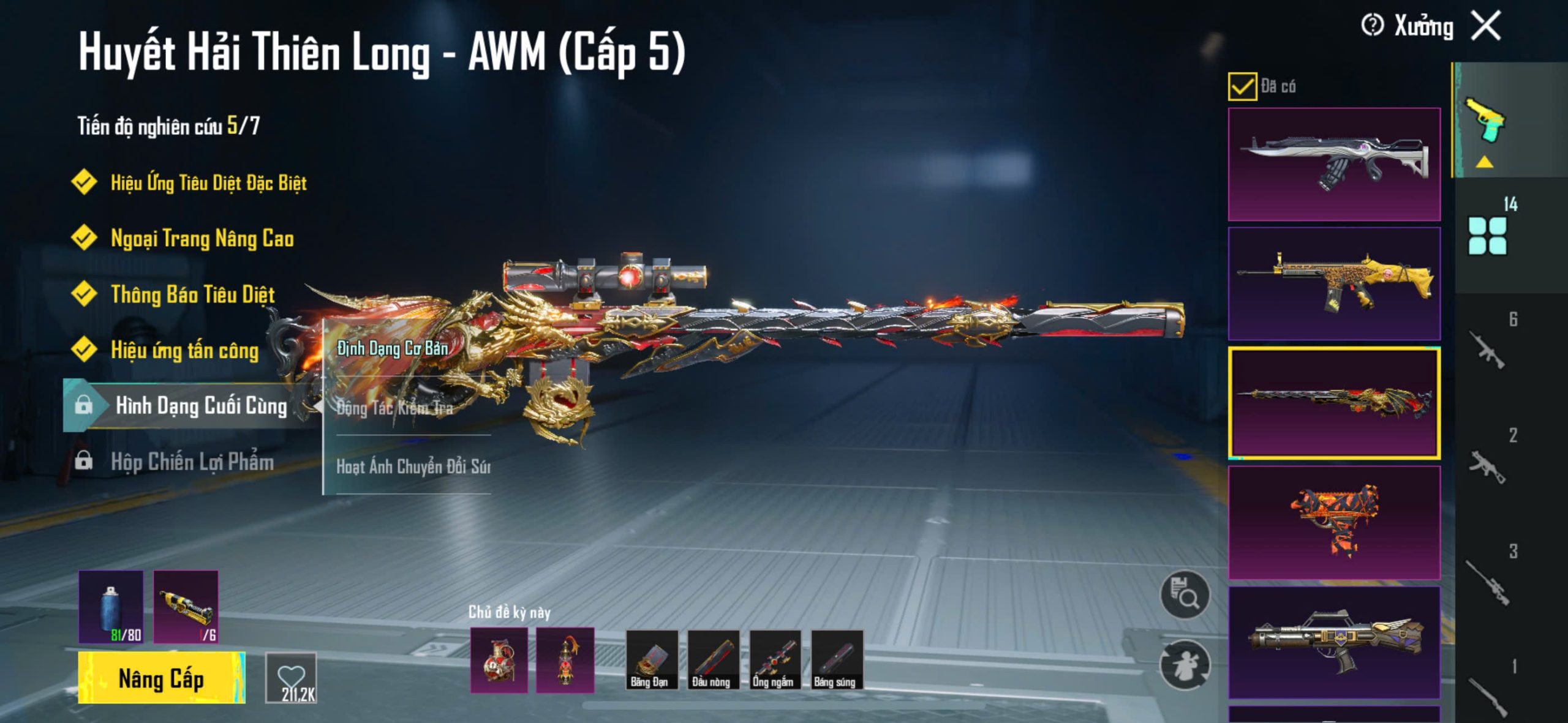The height and width of the screenshot is (723, 1568).
Task: Choose Hiệu Ứng Tiêu Diệt Đặc Biệt
Action: tap(208, 182)
